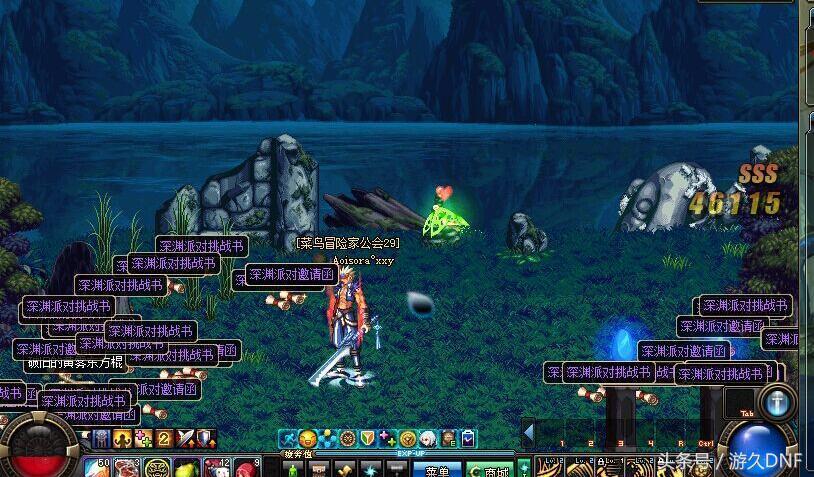Select the running figure icon

pos(288,438)
